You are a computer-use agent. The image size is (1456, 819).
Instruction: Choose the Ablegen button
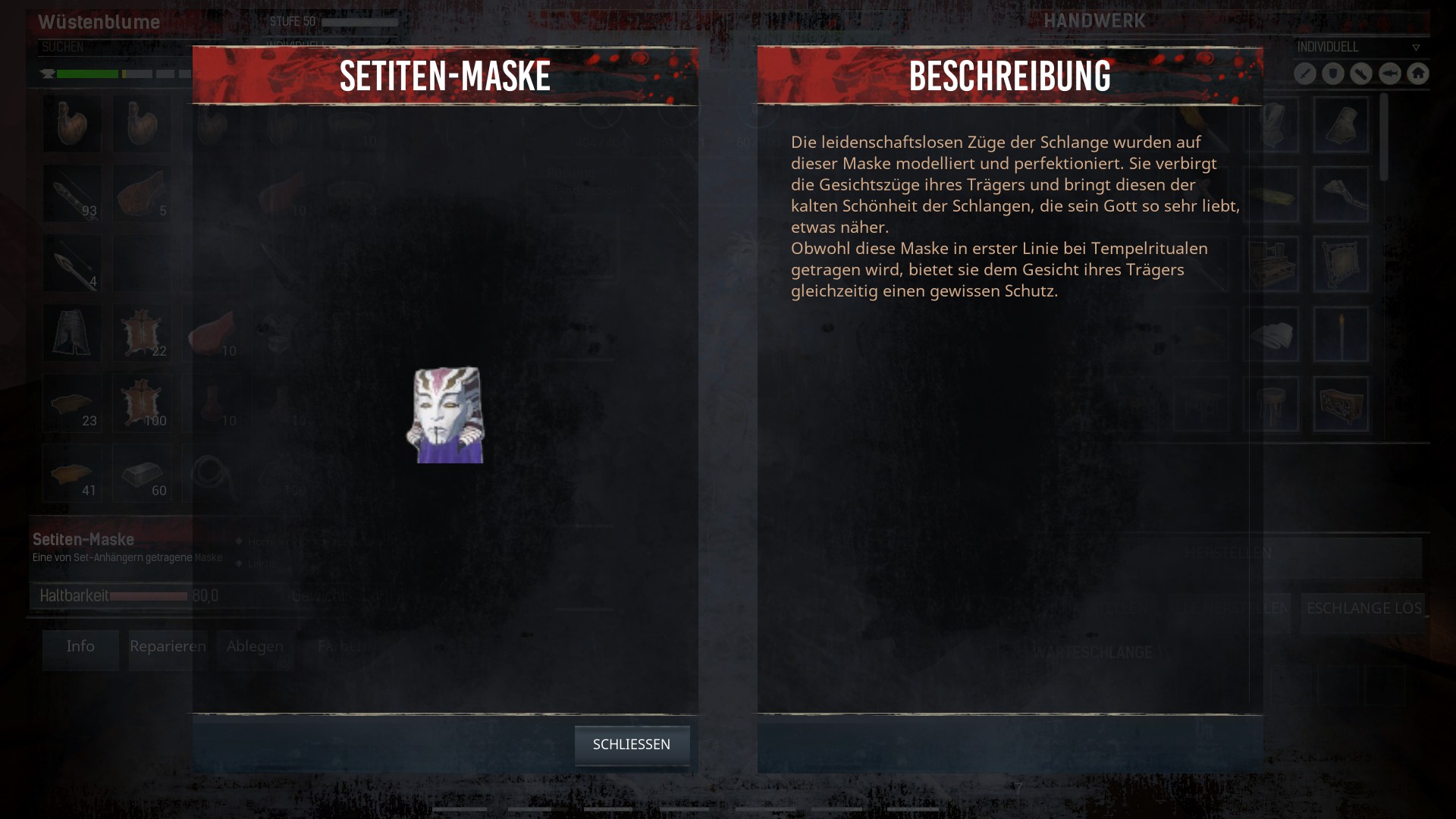(255, 648)
